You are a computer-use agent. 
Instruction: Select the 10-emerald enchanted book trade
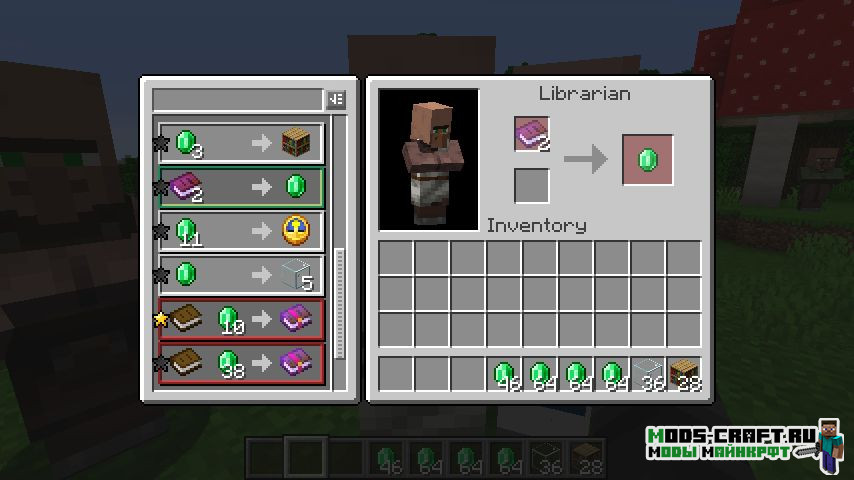[241, 319]
